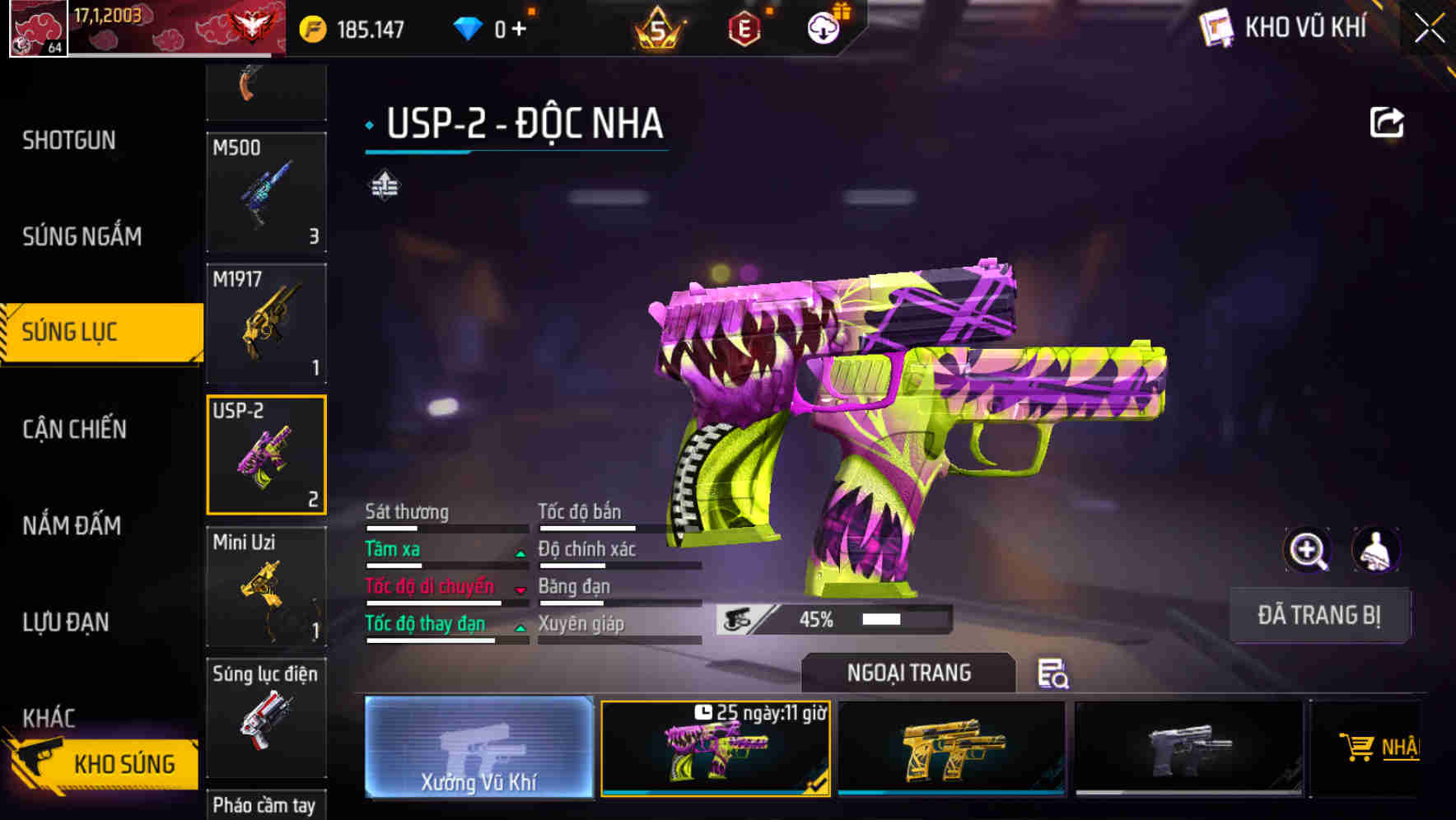Expand the Tốc độ thay đạn stat arrow
This screenshot has height=820, width=1456.
click(x=520, y=629)
